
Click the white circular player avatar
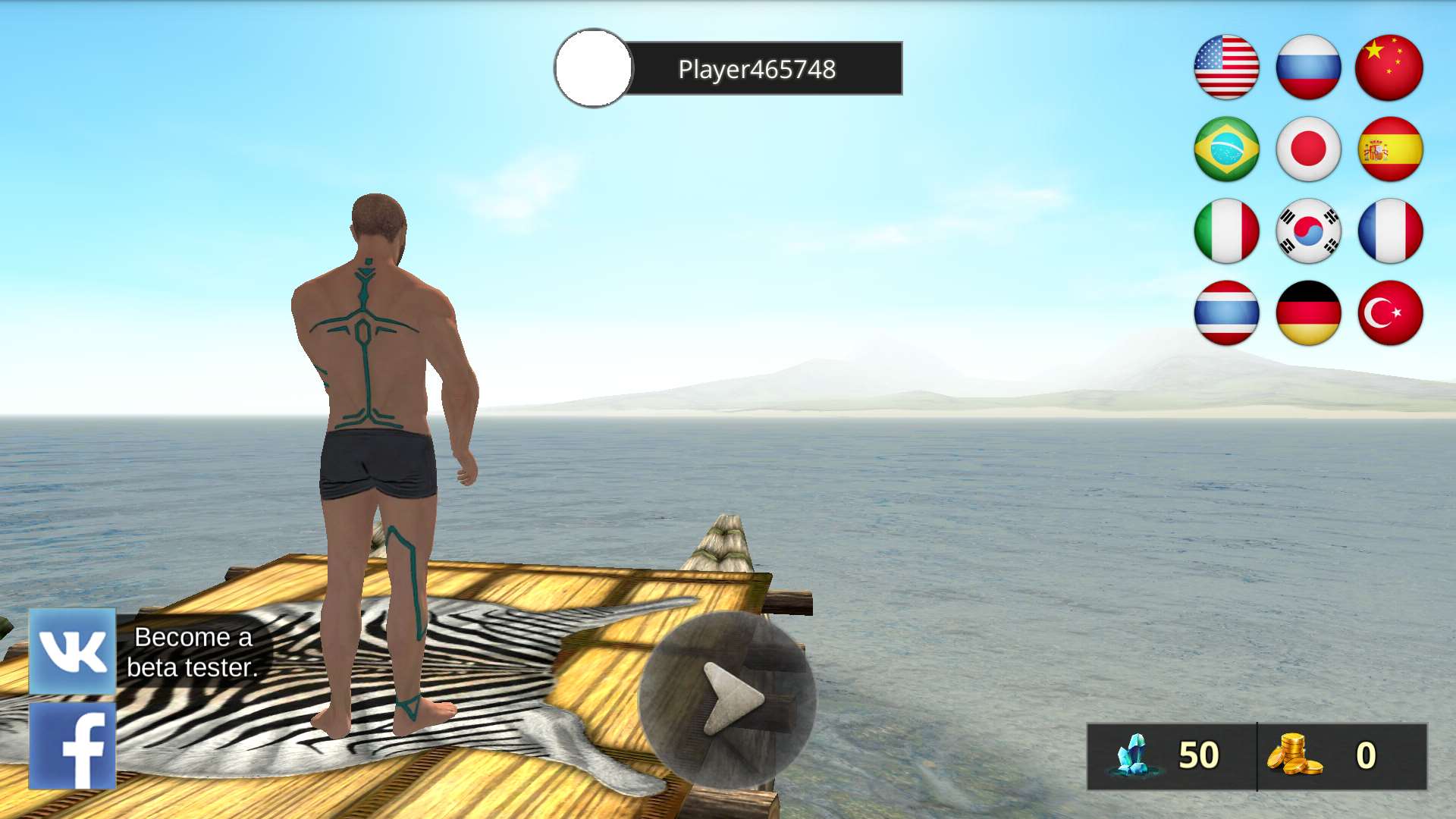(593, 68)
